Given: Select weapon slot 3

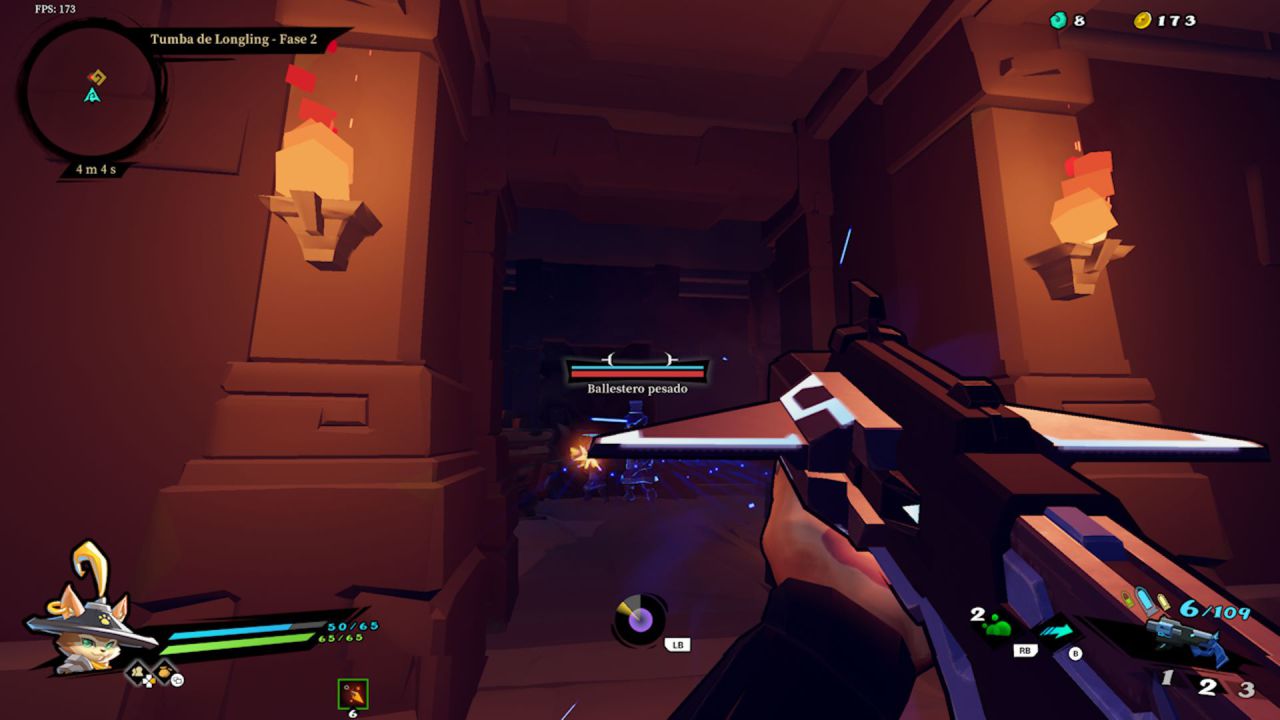Looking at the screenshot, I should point(1247,687).
